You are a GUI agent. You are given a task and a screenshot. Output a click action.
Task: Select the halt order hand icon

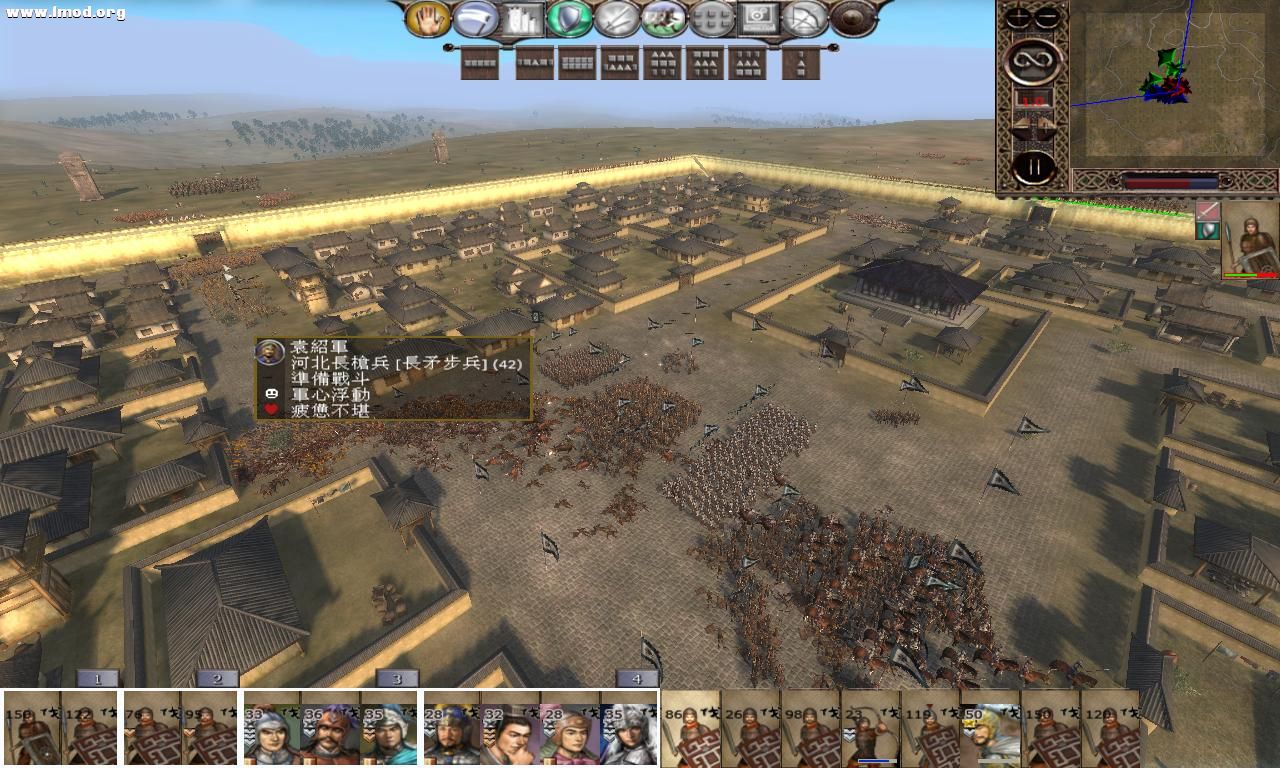(x=429, y=18)
